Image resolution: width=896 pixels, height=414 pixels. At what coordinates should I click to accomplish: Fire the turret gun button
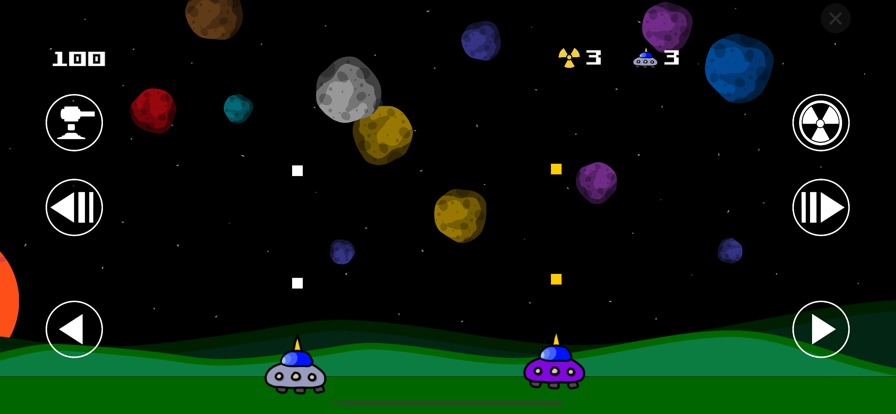[74, 123]
